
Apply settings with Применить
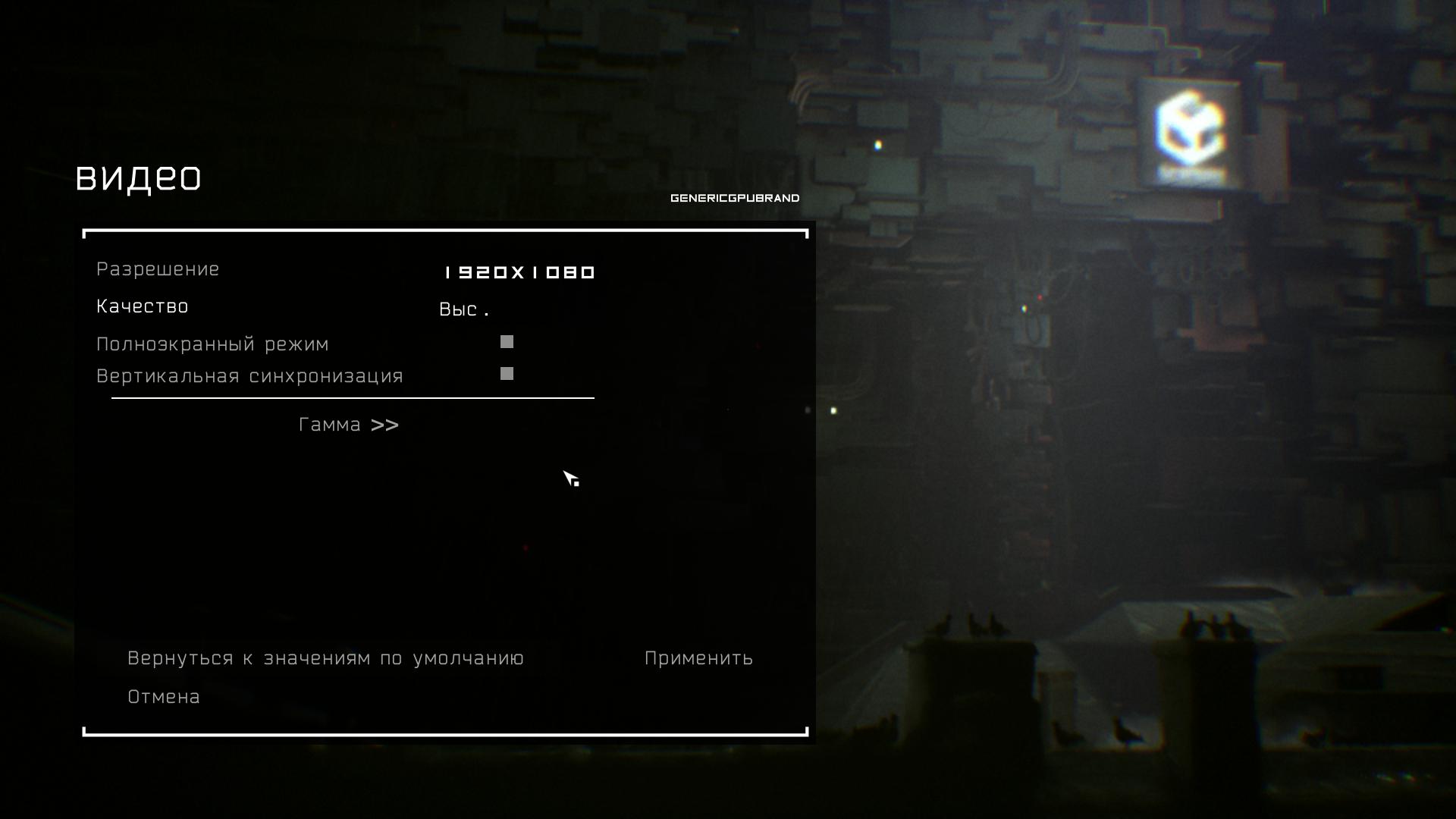[698, 658]
